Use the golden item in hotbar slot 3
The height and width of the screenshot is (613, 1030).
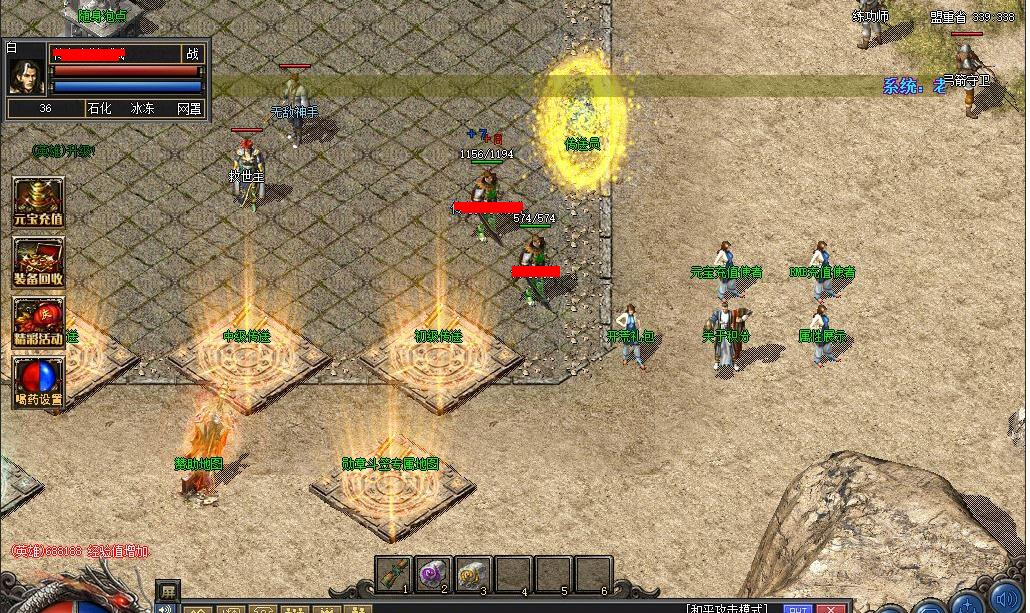pyautogui.click(x=473, y=575)
